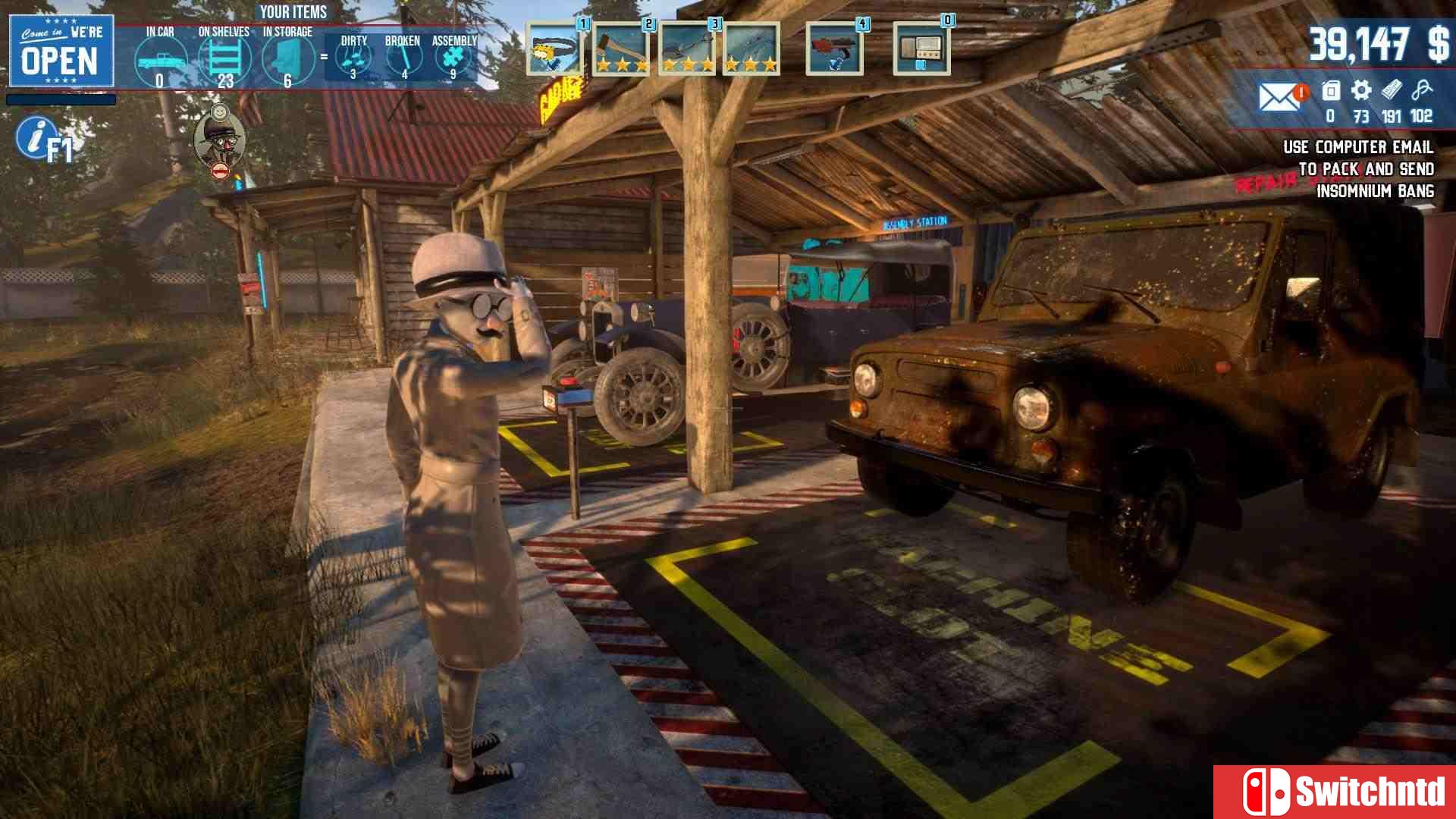Image resolution: width=1456 pixels, height=819 pixels.
Task: Equip the shovel in slot 3
Action: (x=687, y=49)
